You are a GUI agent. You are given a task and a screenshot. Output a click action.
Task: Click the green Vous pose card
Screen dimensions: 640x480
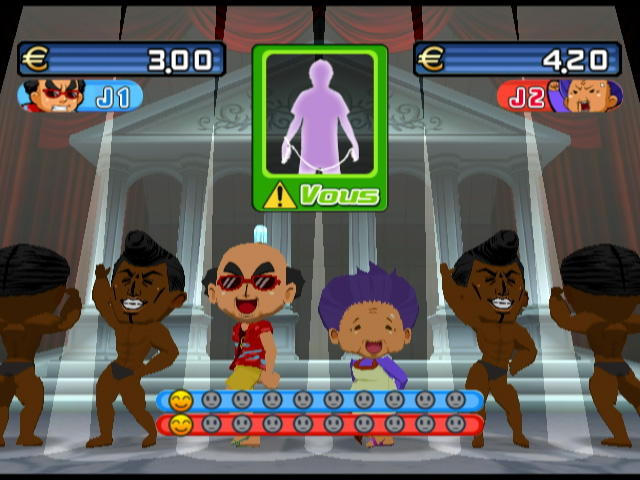coord(320,127)
